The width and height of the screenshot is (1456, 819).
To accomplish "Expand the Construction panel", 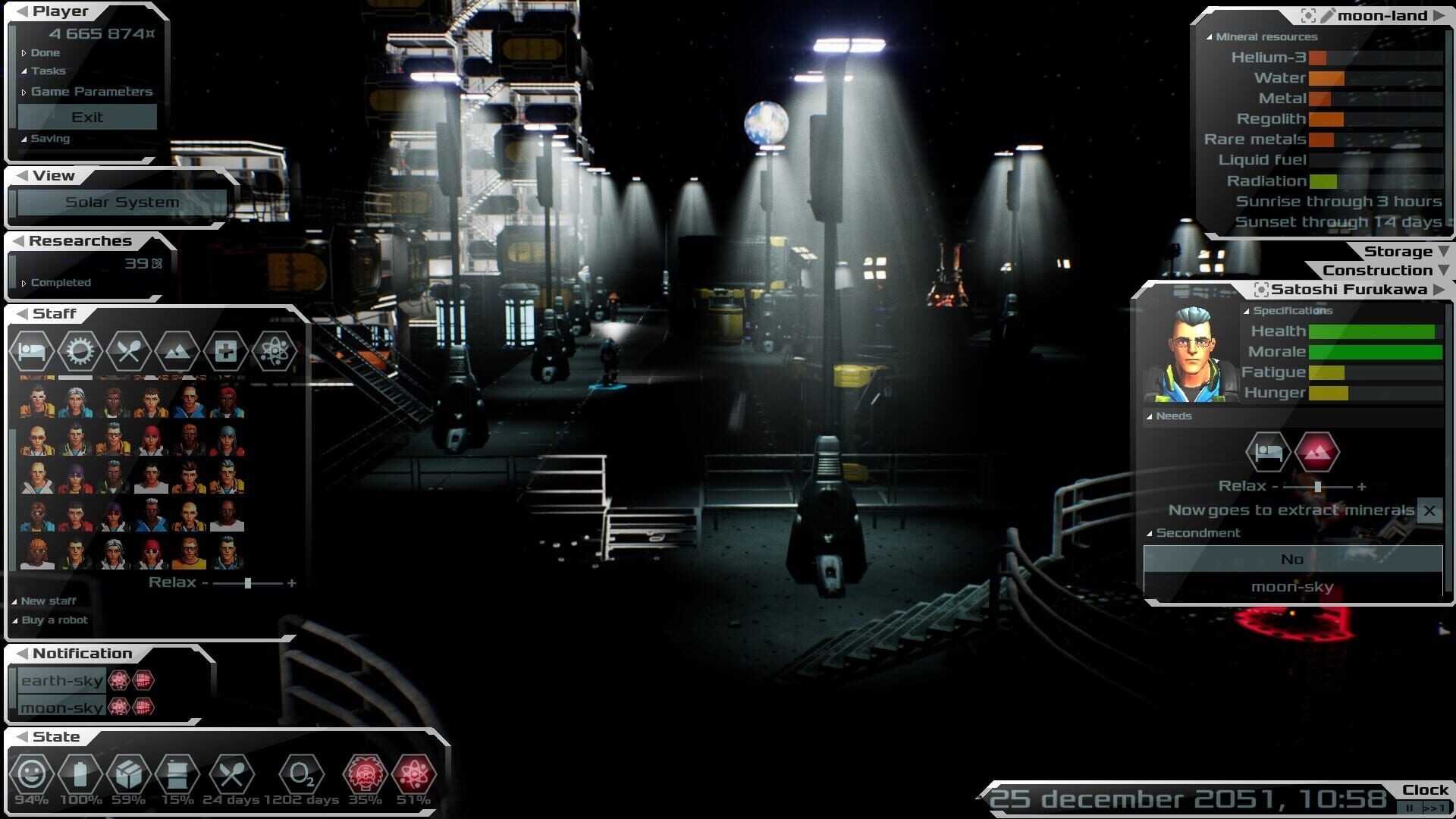I will pyautogui.click(x=1378, y=271).
